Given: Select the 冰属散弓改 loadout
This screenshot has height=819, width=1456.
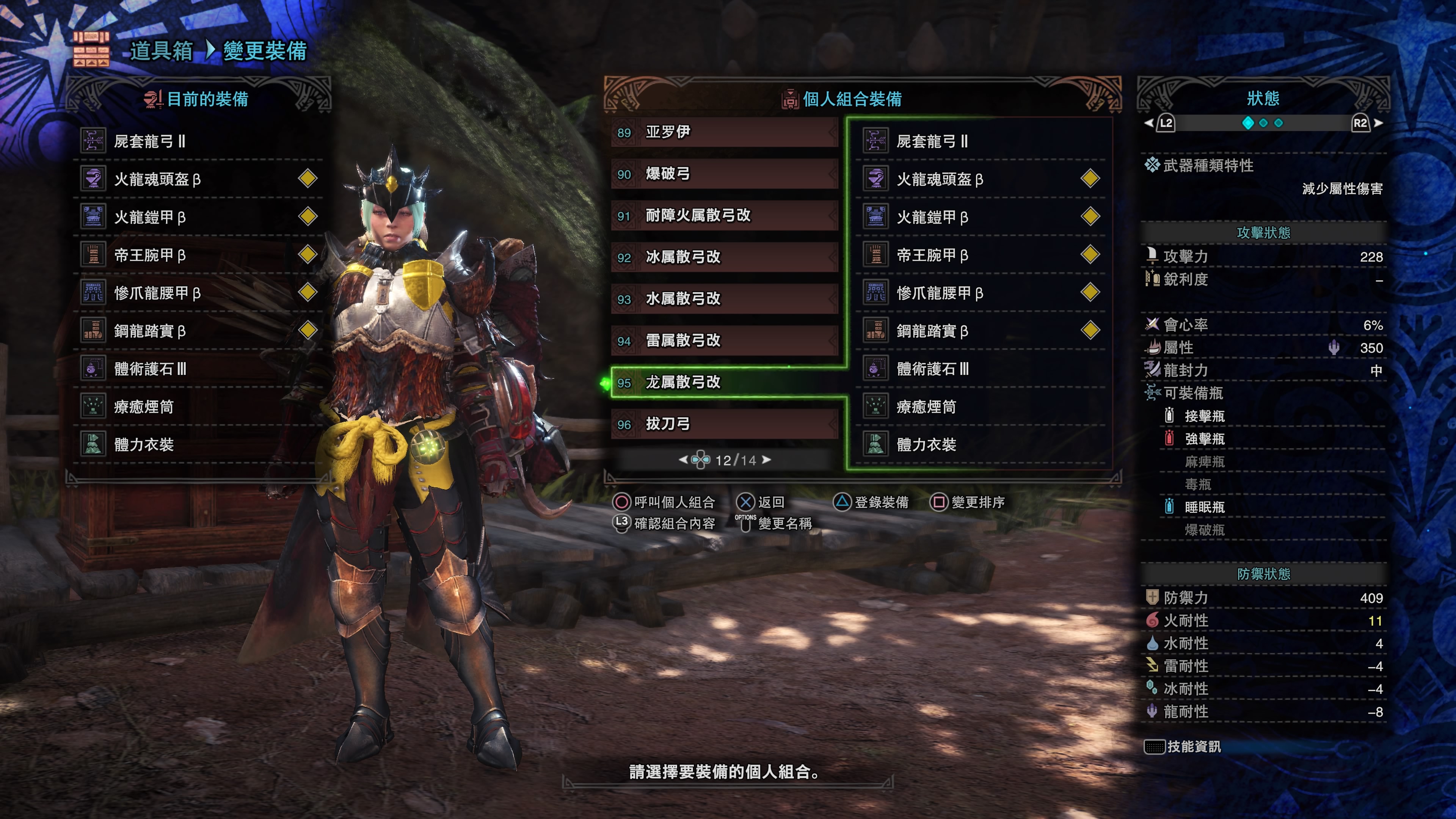Looking at the screenshot, I should pyautogui.click(x=723, y=257).
